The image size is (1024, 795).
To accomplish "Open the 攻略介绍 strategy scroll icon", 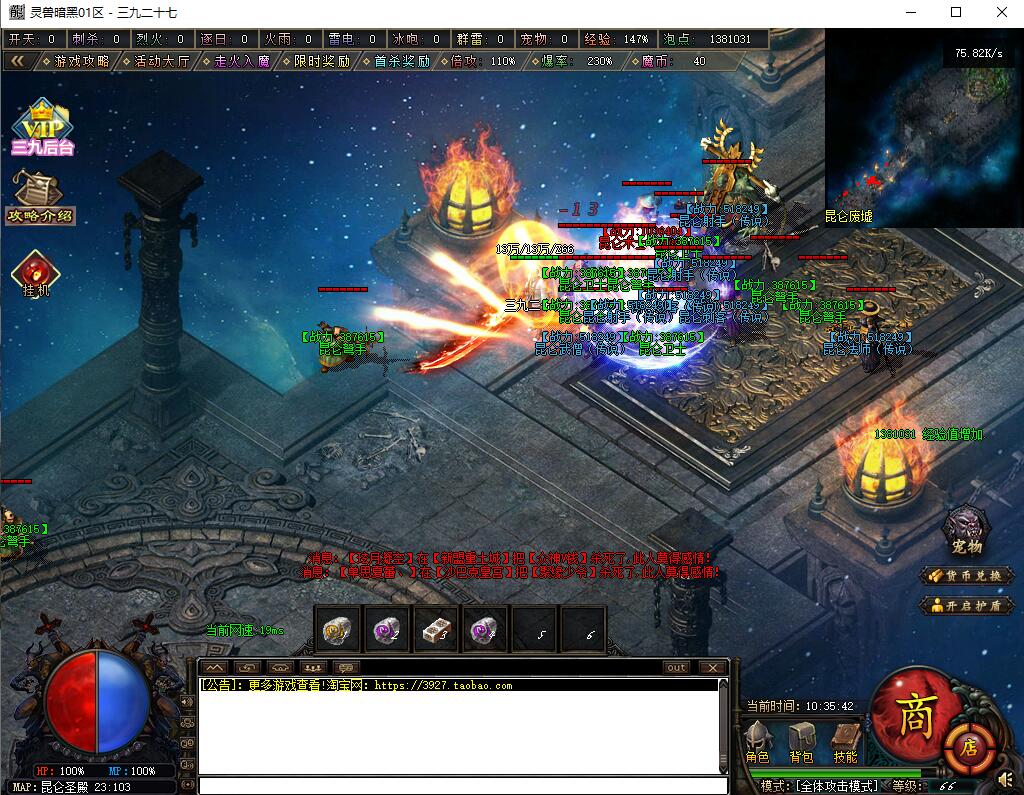I will pyautogui.click(x=40, y=197).
